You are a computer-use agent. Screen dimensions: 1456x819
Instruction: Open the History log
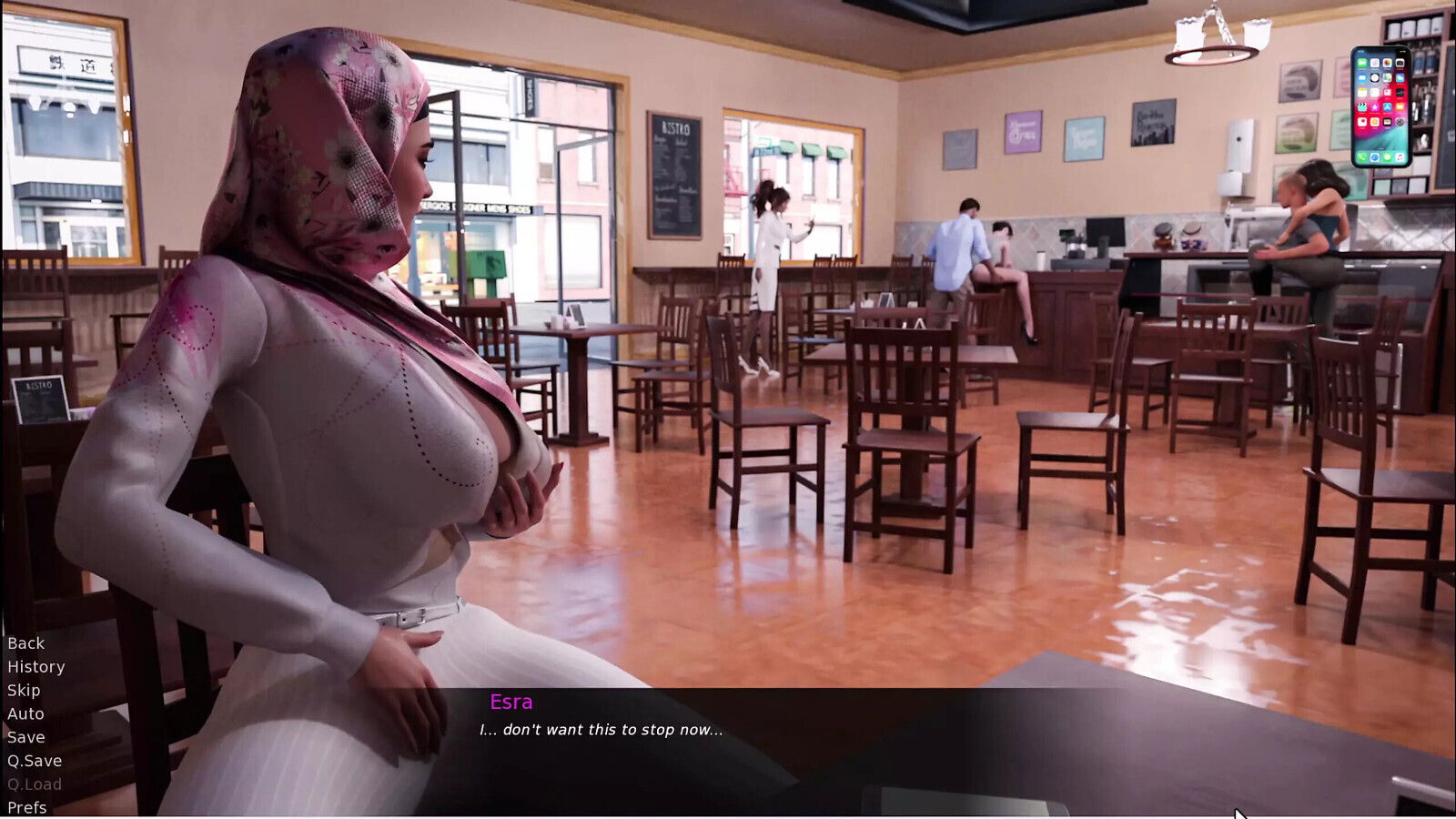point(35,666)
